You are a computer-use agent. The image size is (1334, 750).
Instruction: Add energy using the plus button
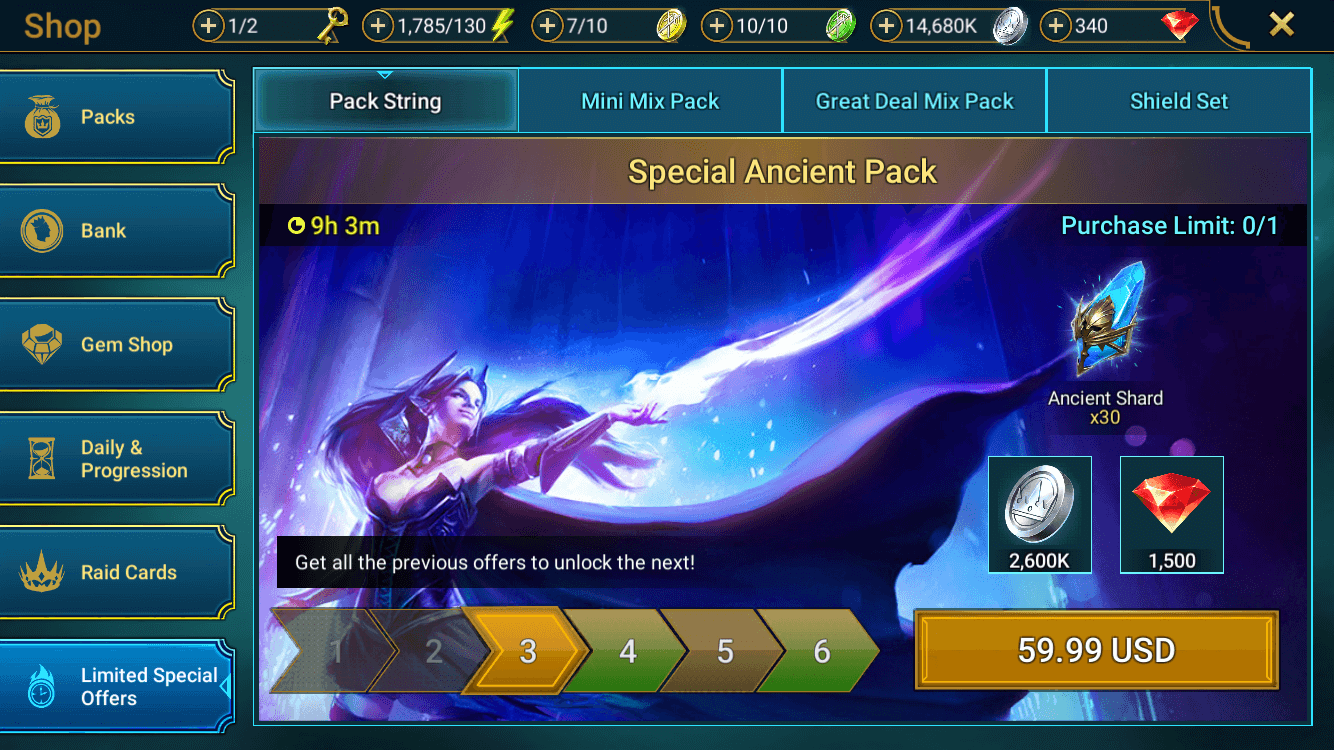tap(377, 26)
